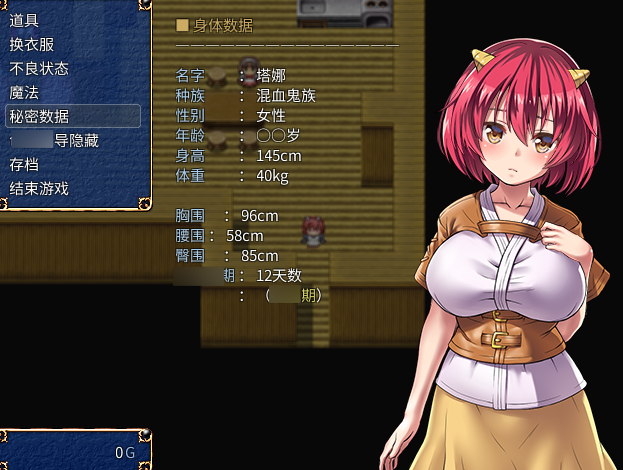Choose 魔法 from the menu

coord(24,92)
